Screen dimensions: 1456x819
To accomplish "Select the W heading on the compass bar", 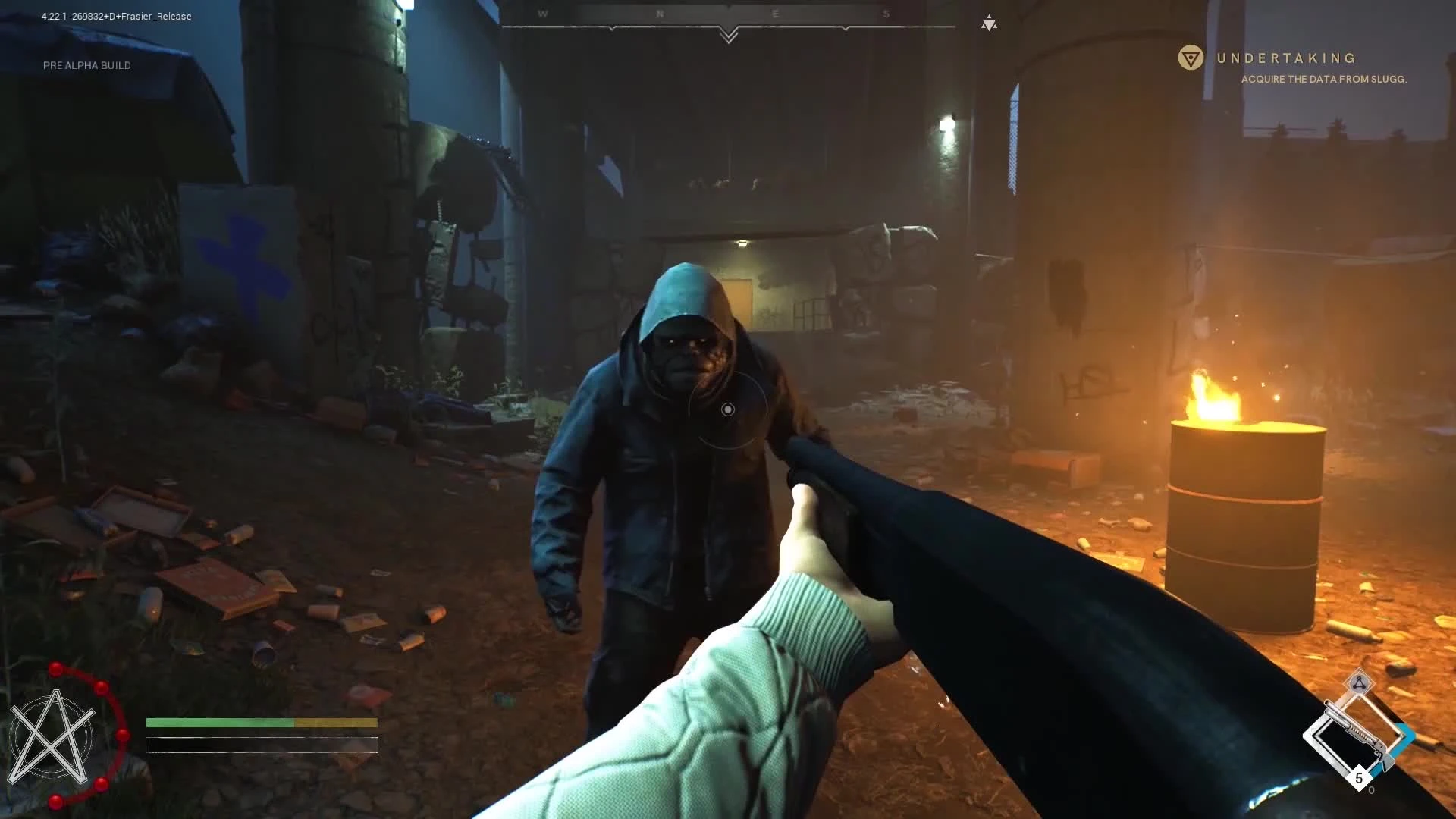I will click(x=542, y=13).
